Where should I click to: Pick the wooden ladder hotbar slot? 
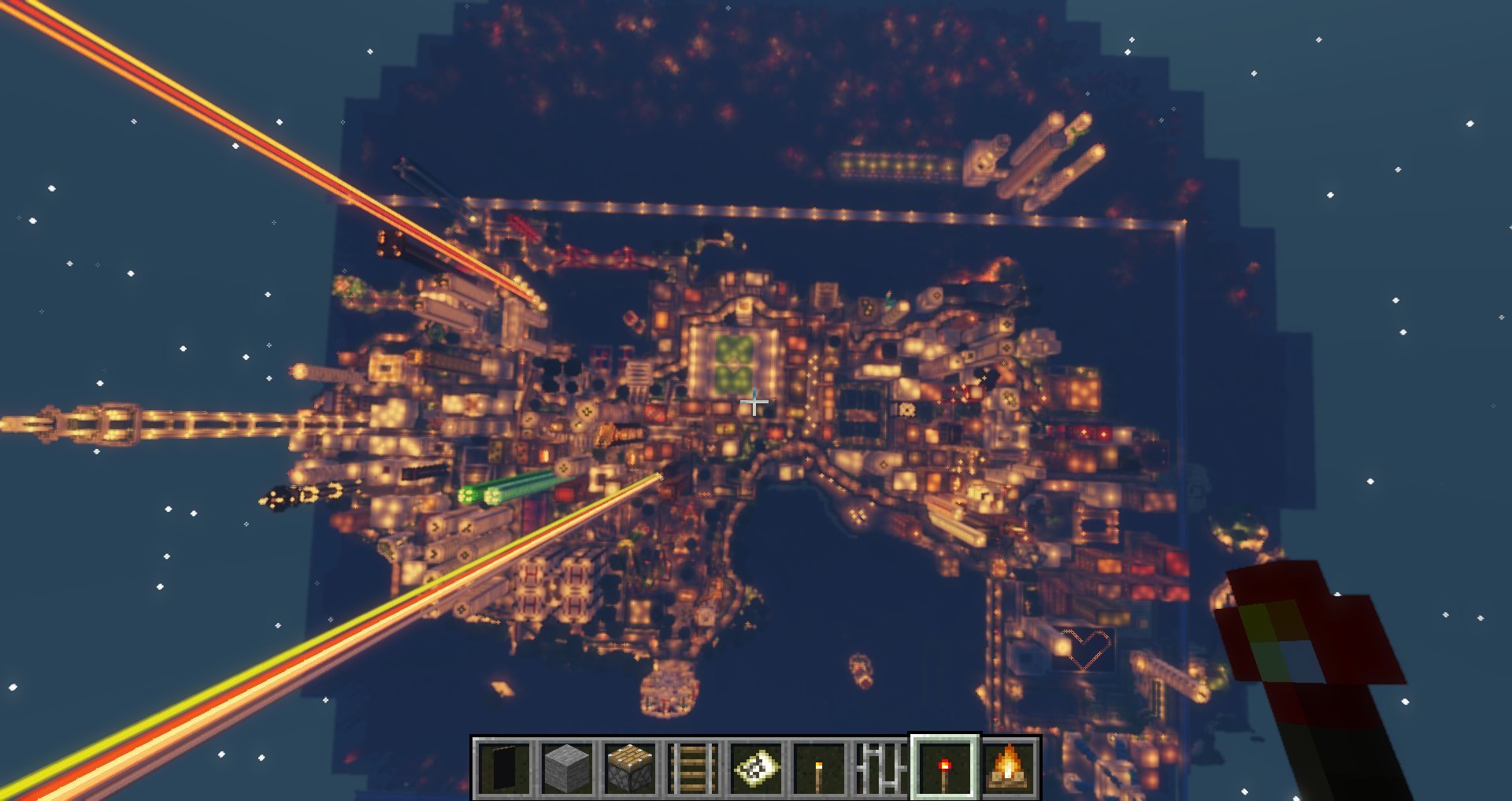point(693,767)
